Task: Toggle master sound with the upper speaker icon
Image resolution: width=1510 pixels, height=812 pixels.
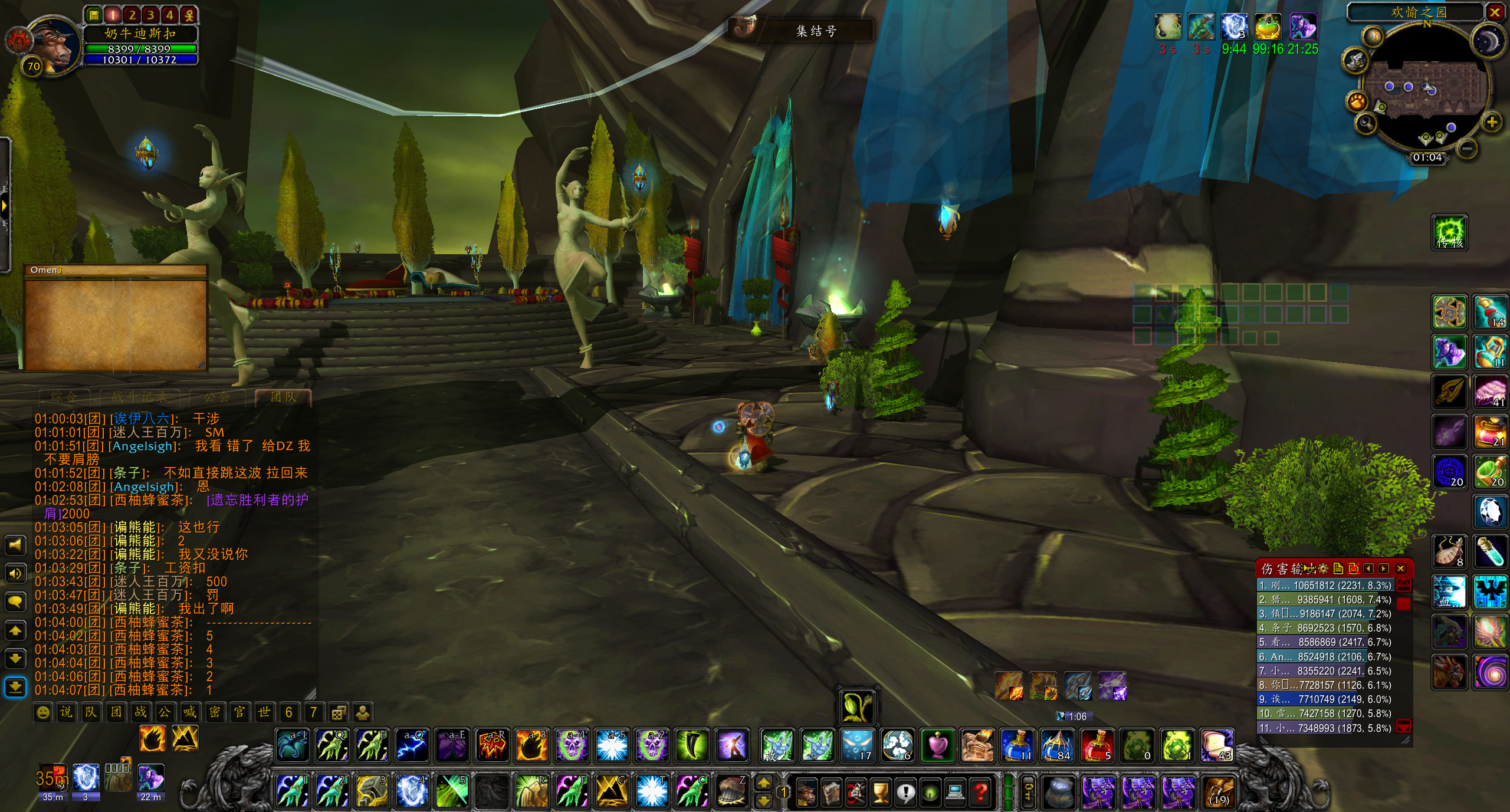Action: click(15, 545)
